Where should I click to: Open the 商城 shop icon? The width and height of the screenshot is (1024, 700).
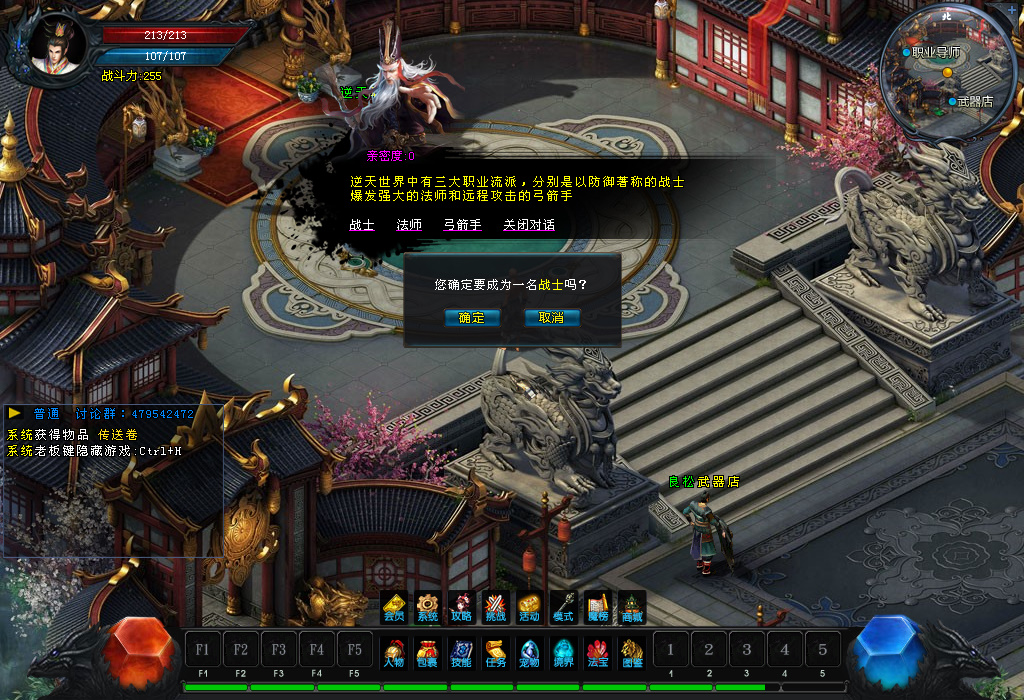(631, 607)
